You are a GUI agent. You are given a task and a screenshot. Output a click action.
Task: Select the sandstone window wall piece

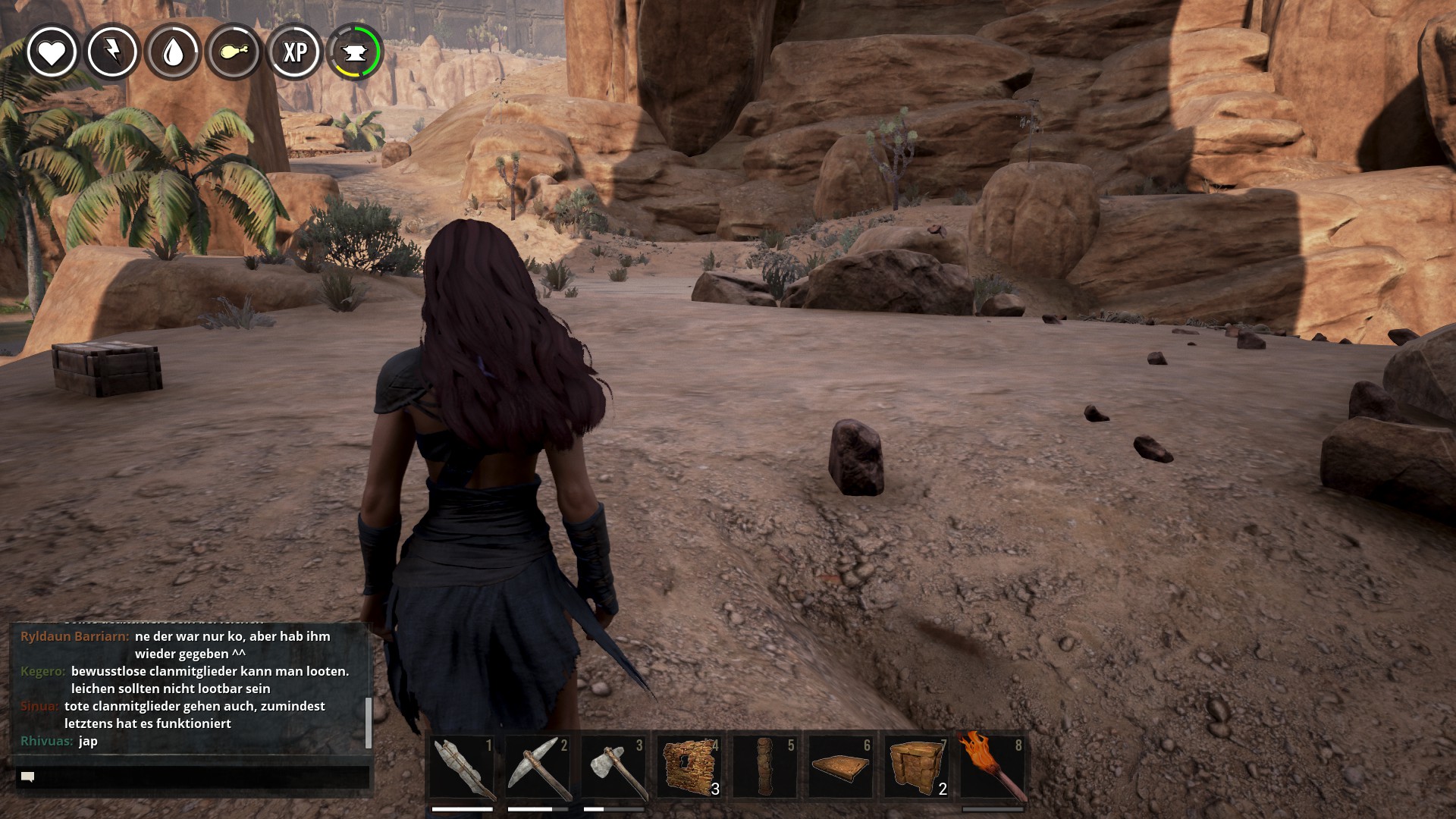(689, 767)
